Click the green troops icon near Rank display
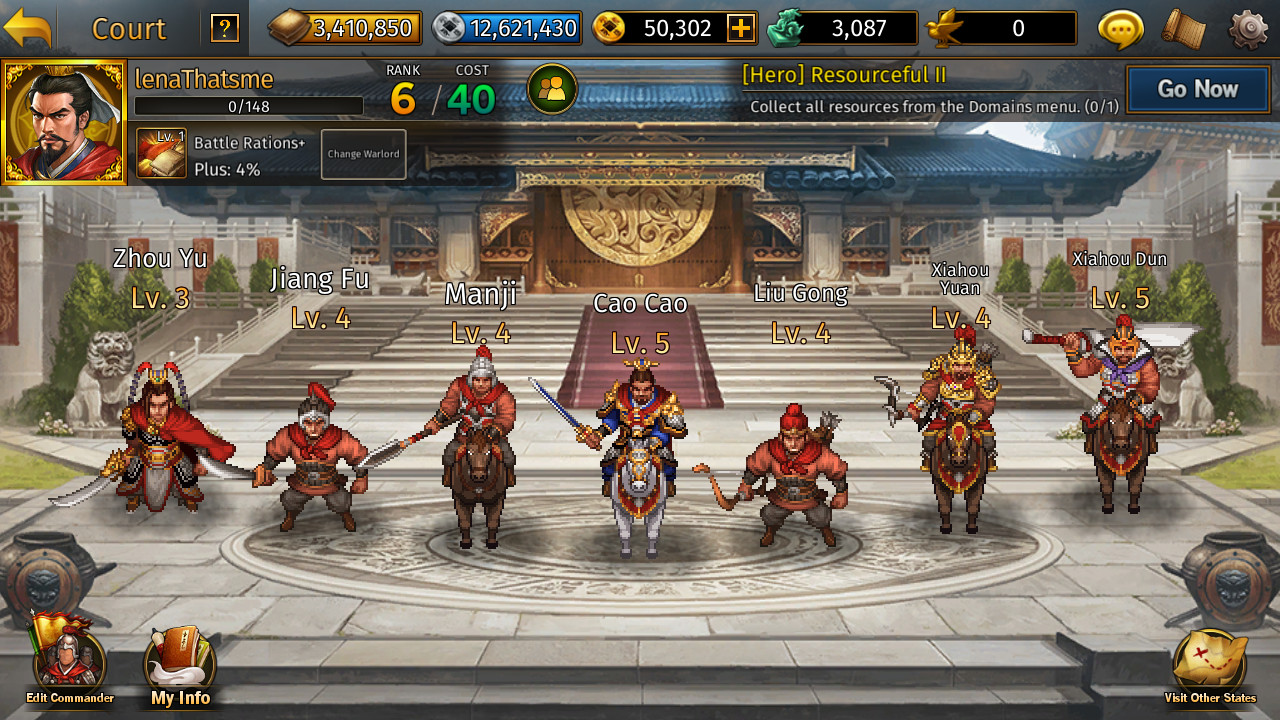This screenshot has width=1280, height=720. pyautogui.click(x=554, y=88)
